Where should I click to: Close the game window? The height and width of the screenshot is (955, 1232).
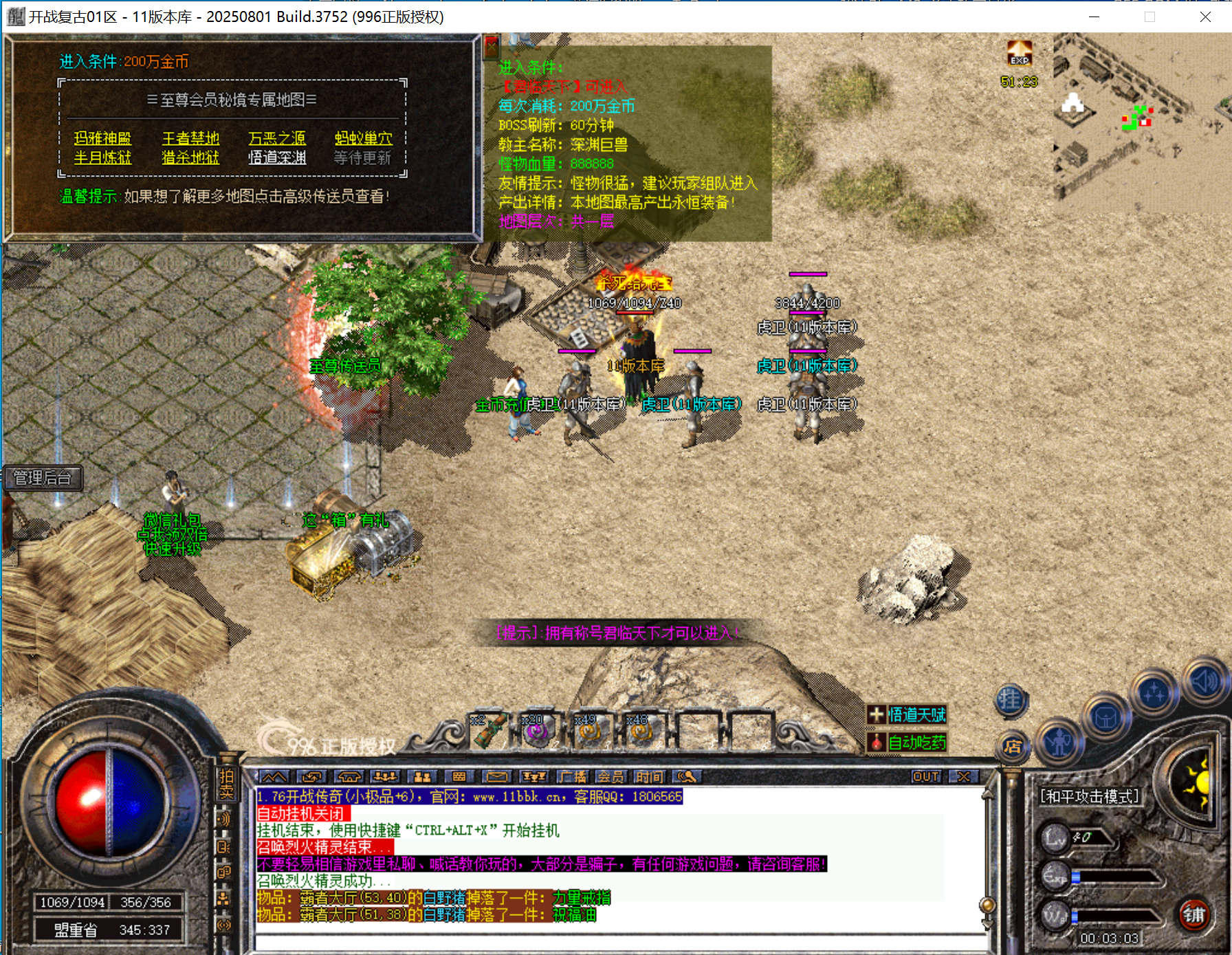click(x=1205, y=17)
